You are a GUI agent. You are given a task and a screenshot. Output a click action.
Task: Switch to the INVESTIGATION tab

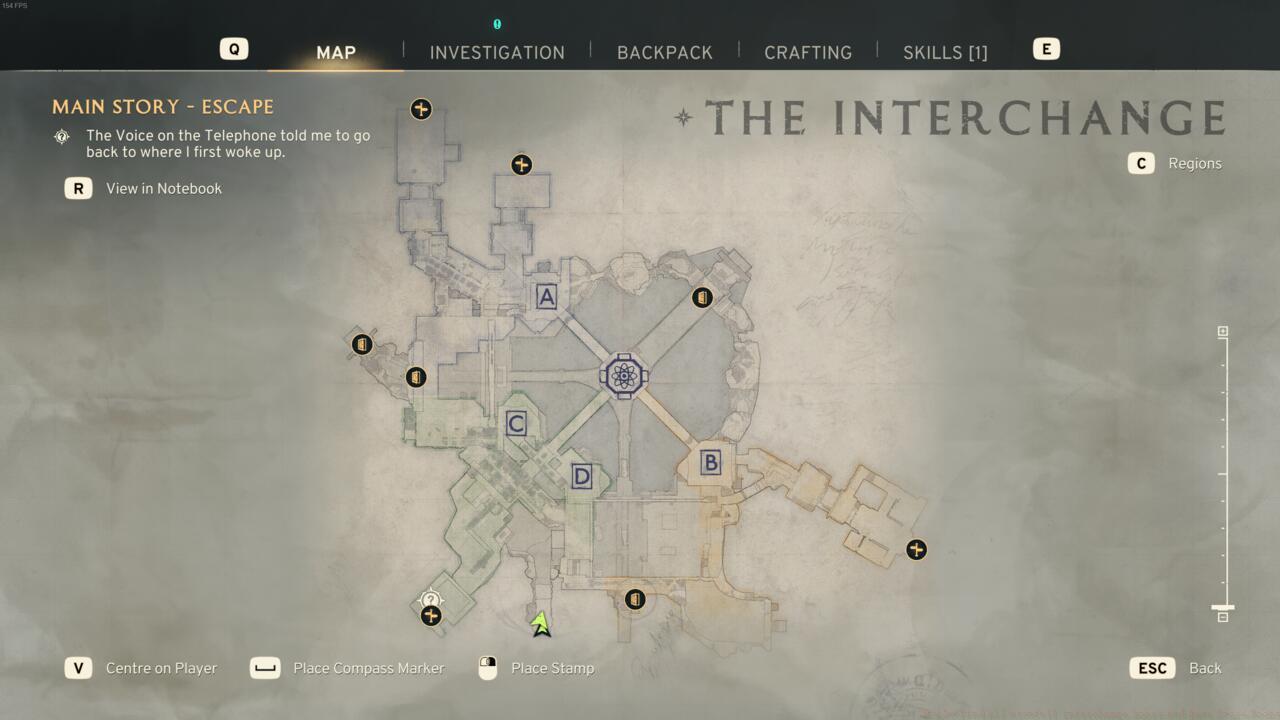(x=497, y=52)
